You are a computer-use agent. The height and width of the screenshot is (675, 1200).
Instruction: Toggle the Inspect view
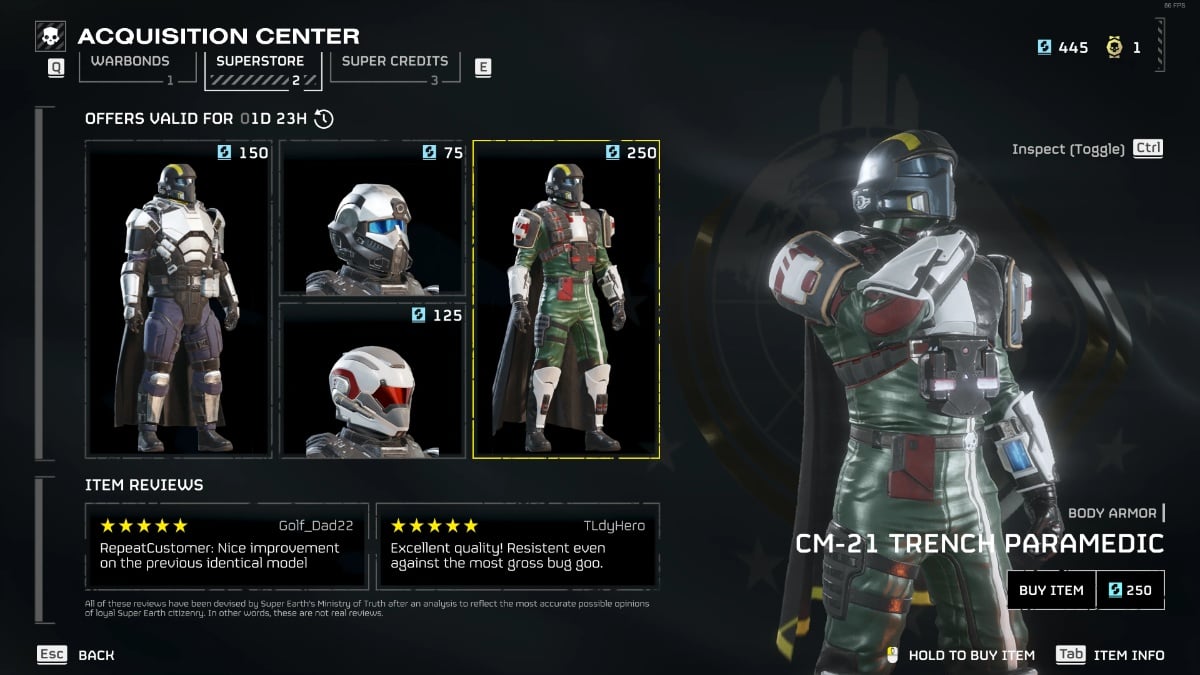[x=1087, y=149]
